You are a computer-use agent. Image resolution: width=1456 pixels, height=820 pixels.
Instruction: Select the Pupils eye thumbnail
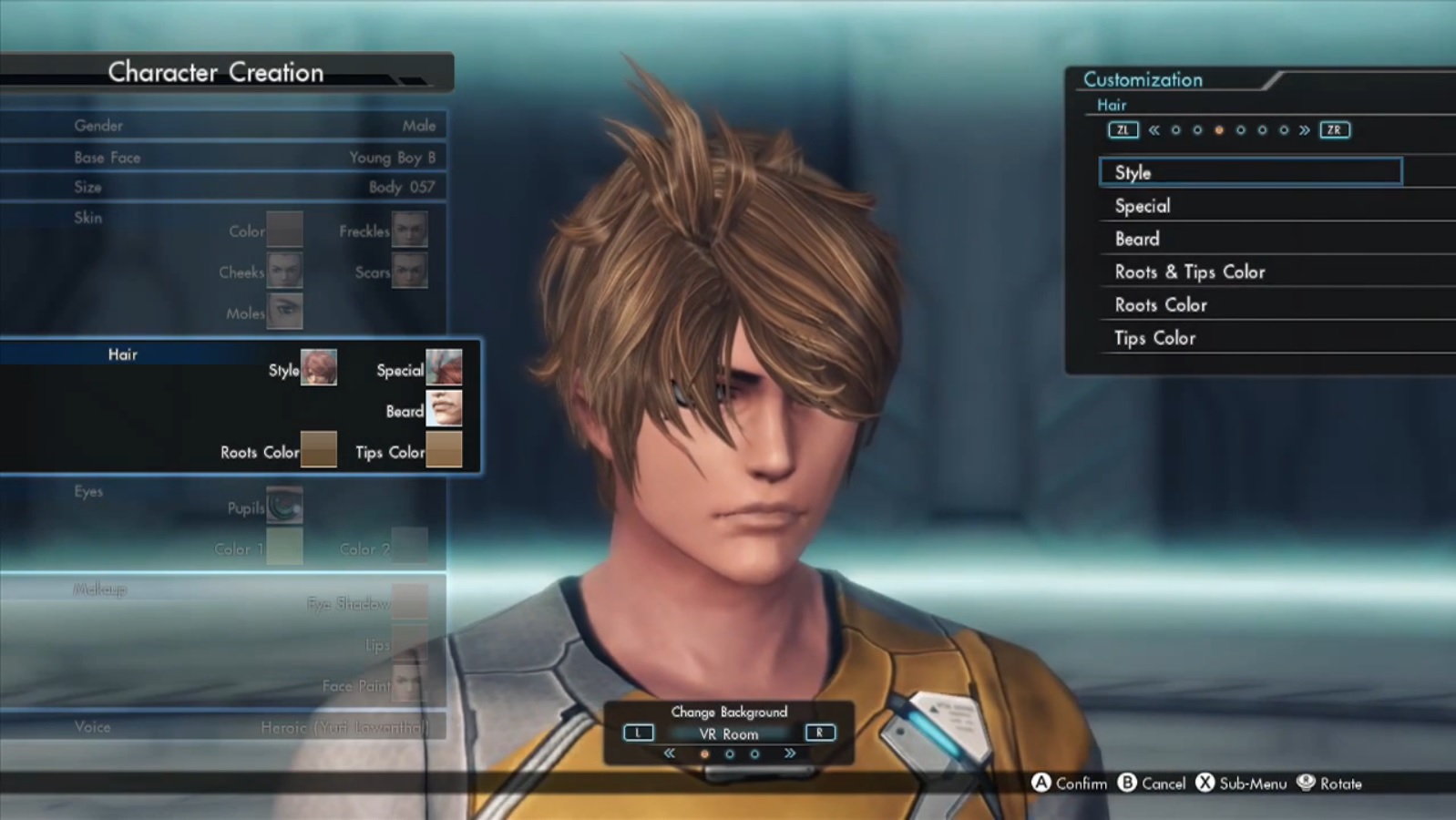point(285,506)
